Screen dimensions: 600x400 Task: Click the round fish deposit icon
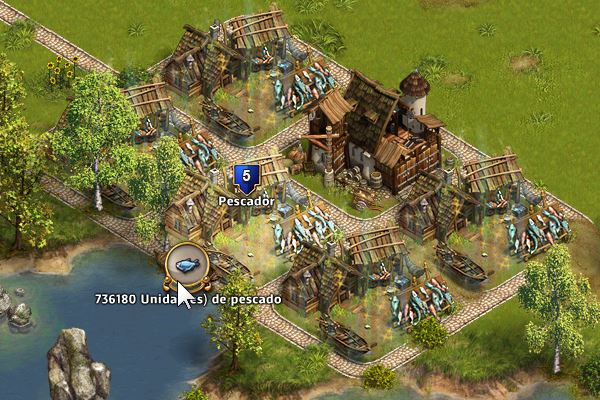click(186, 264)
